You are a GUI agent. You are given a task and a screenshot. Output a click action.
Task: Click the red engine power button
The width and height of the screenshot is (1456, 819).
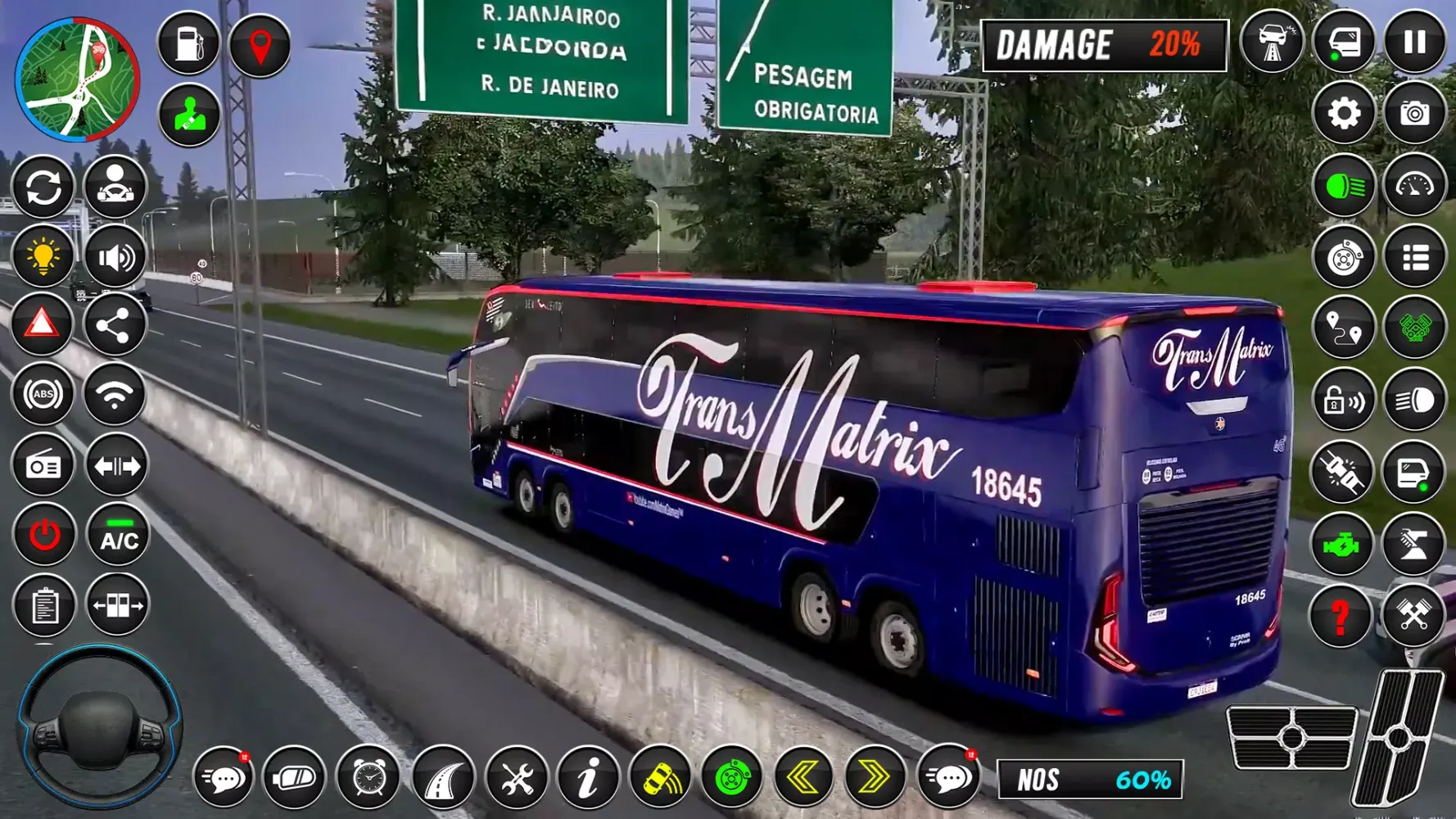44,536
